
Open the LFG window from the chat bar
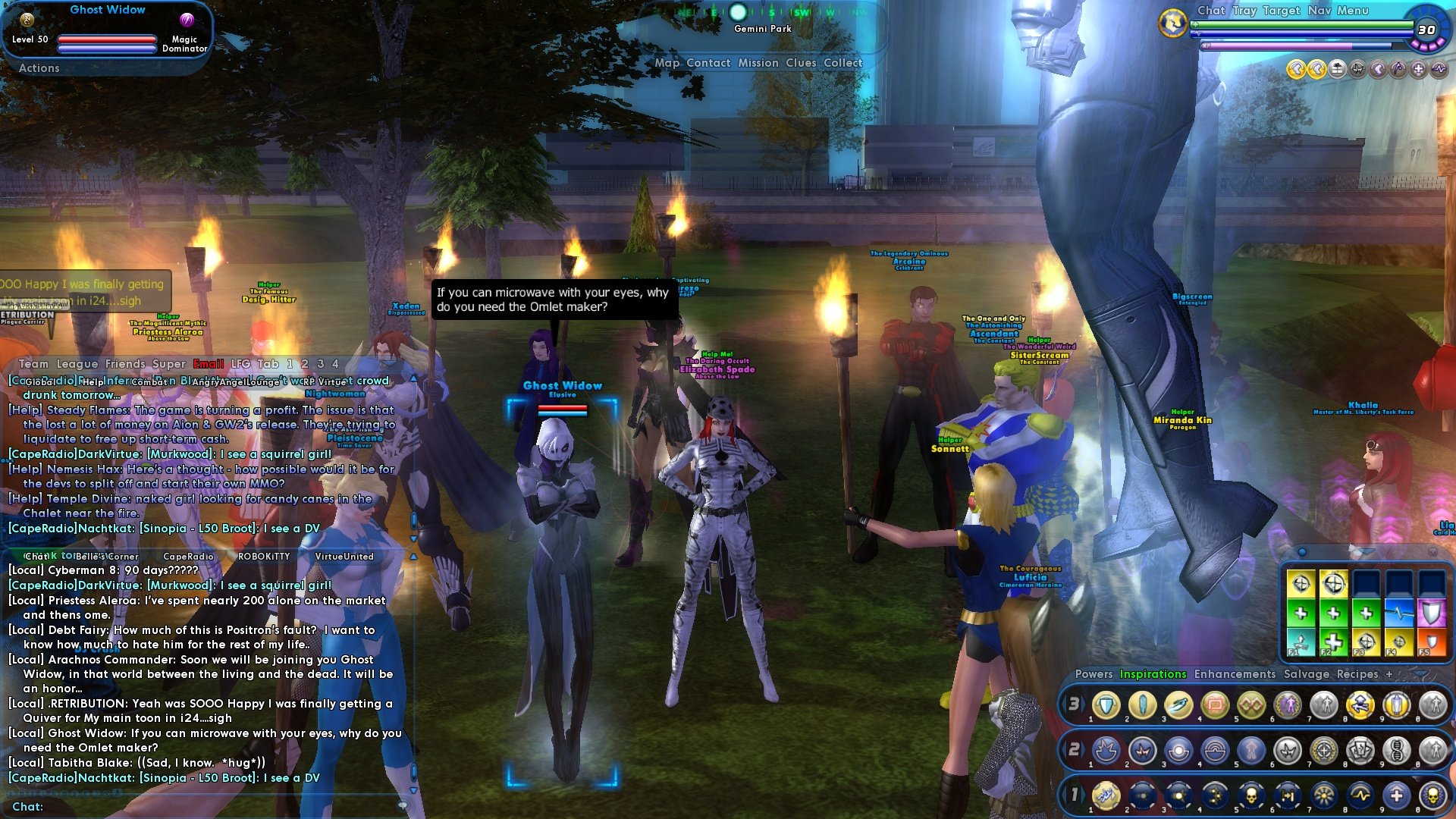pyautogui.click(x=240, y=364)
